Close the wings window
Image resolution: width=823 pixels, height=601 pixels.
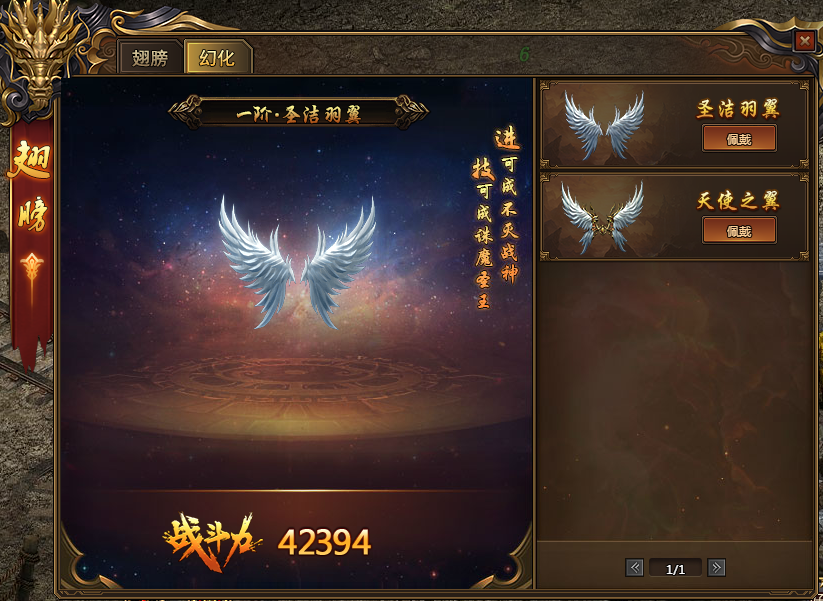[x=804, y=41]
